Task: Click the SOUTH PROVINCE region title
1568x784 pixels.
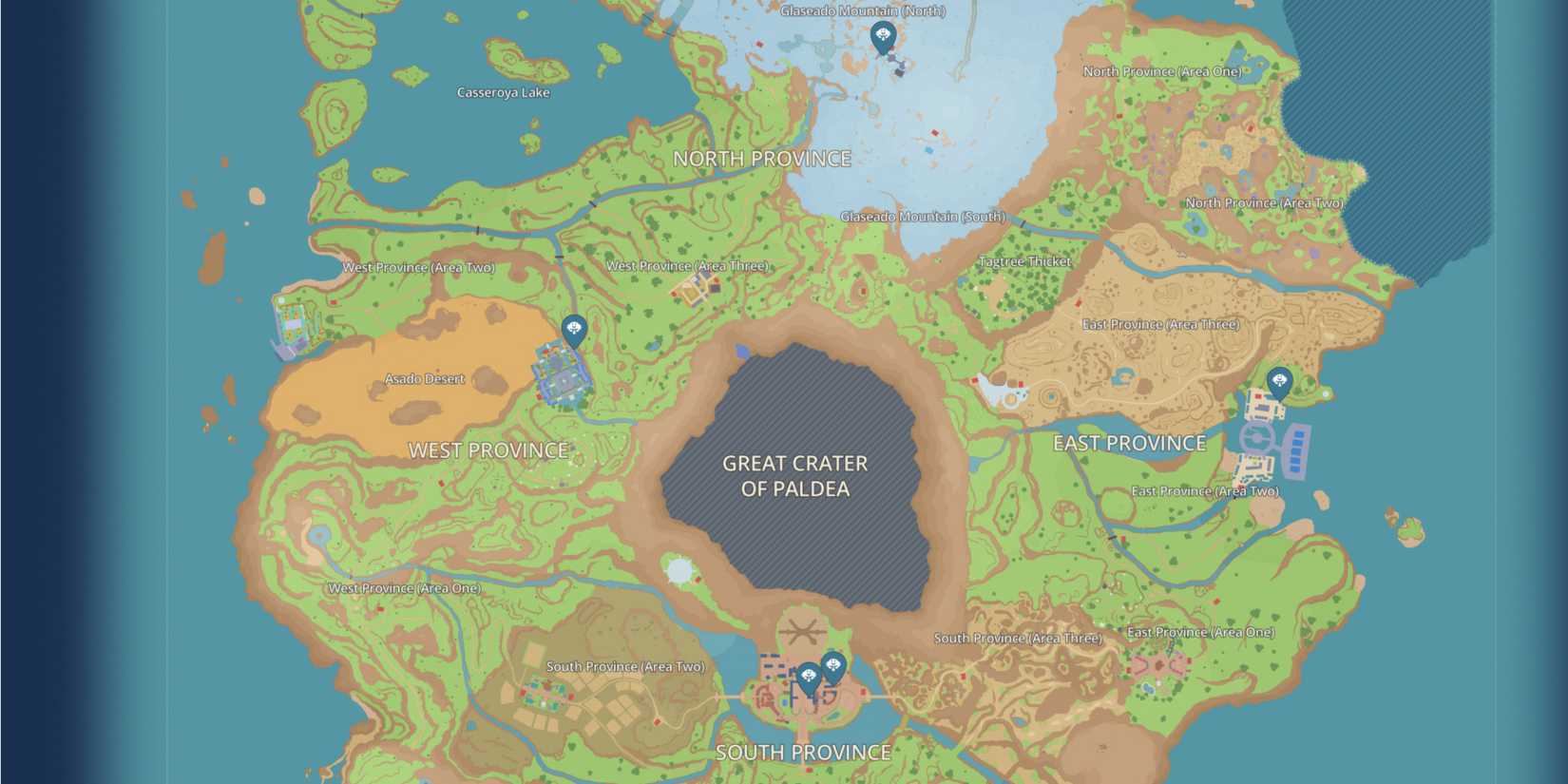Action: pos(804,752)
